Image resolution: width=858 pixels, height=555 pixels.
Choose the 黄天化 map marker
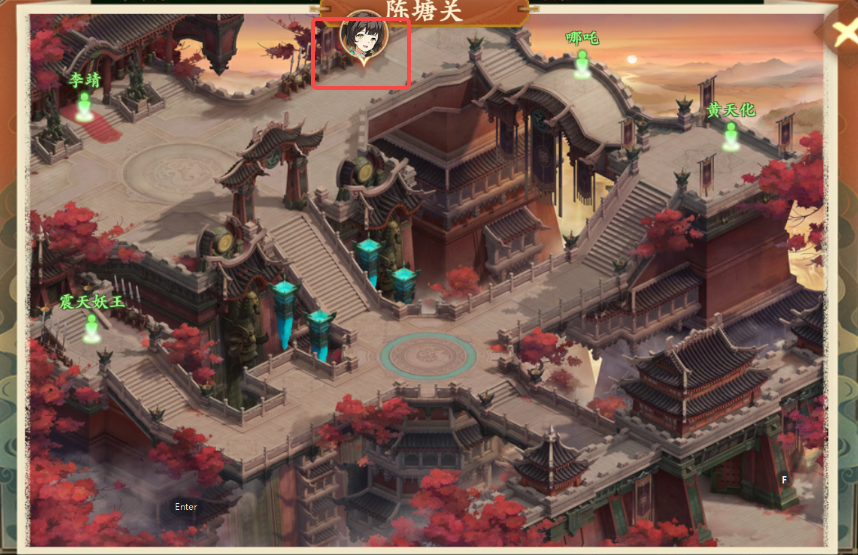pyautogui.click(x=731, y=135)
